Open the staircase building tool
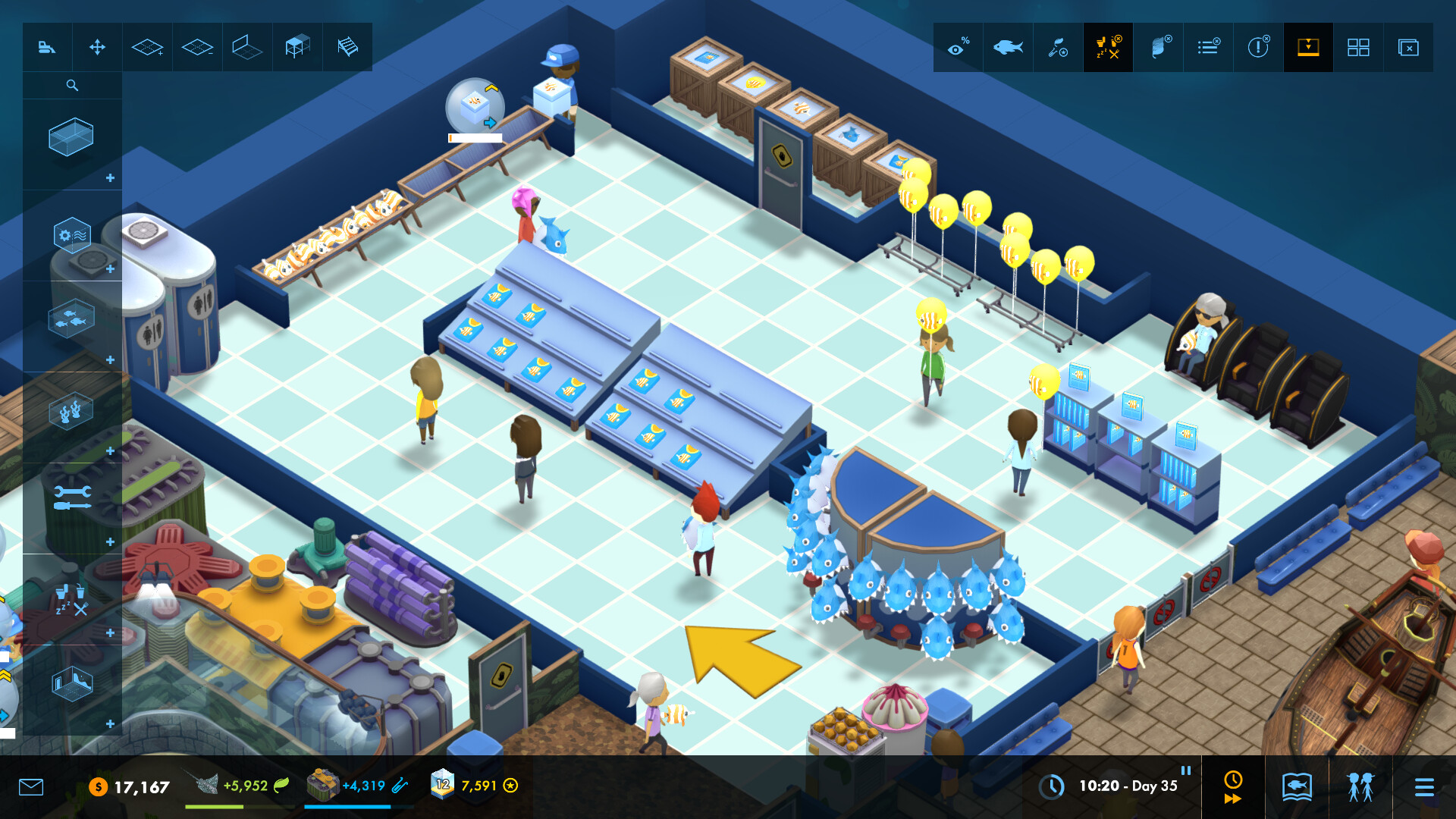The image size is (1456, 819). [347, 47]
